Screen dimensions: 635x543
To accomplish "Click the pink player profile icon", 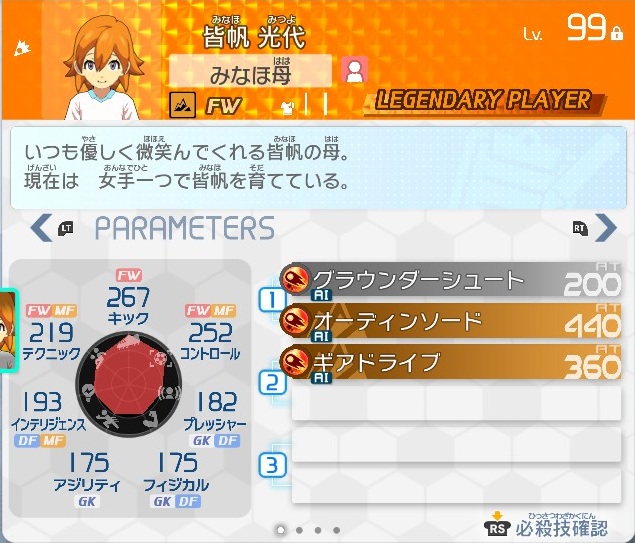I will pos(354,69).
